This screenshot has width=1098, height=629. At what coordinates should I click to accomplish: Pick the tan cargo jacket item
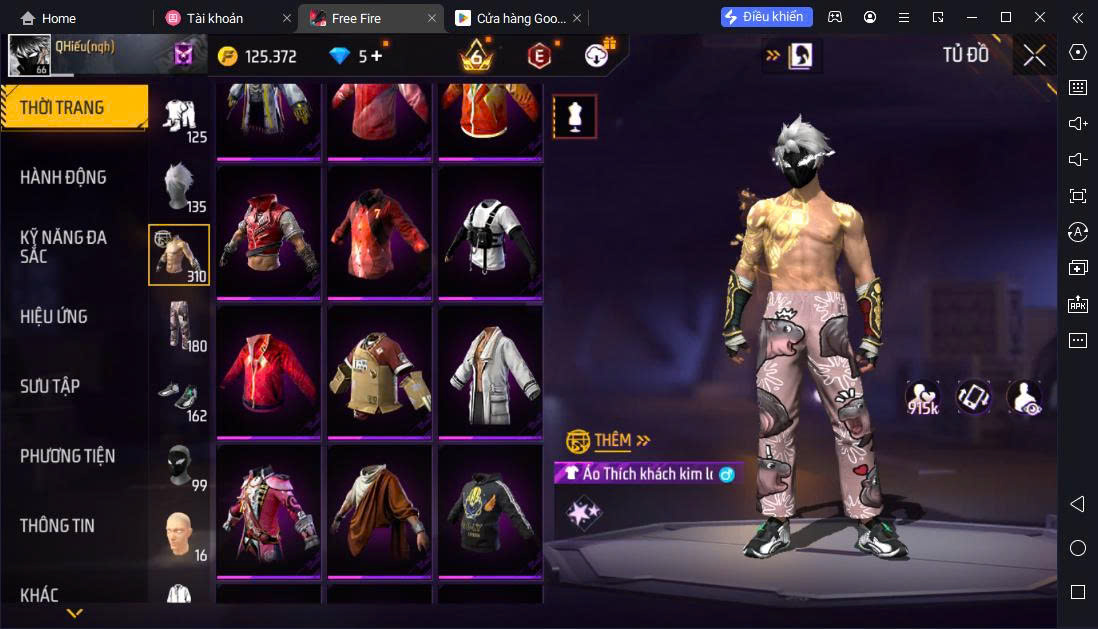379,371
